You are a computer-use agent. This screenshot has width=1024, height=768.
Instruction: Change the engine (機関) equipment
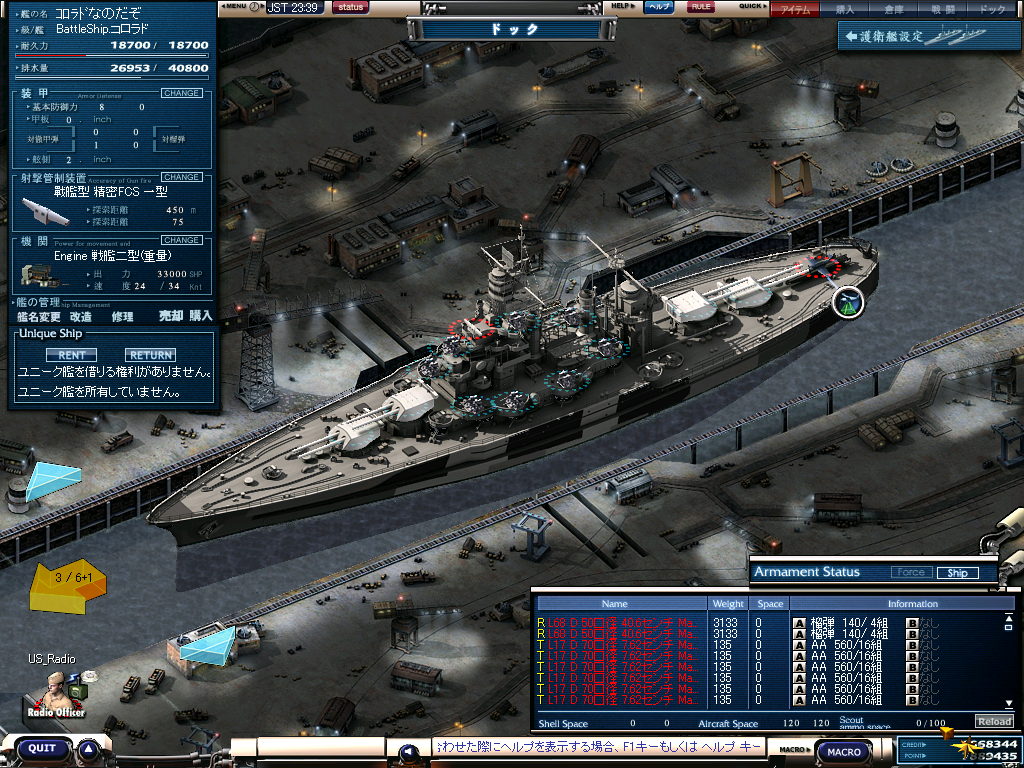coord(181,240)
